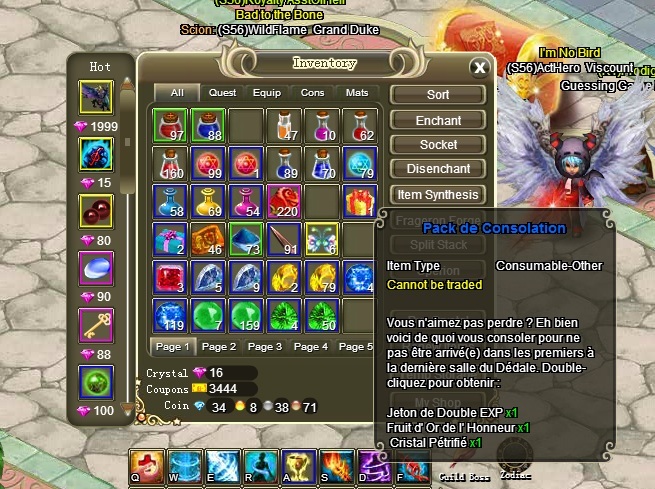The image size is (655, 489).
Task: Go to inventory Page 3
Action: tap(265, 347)
